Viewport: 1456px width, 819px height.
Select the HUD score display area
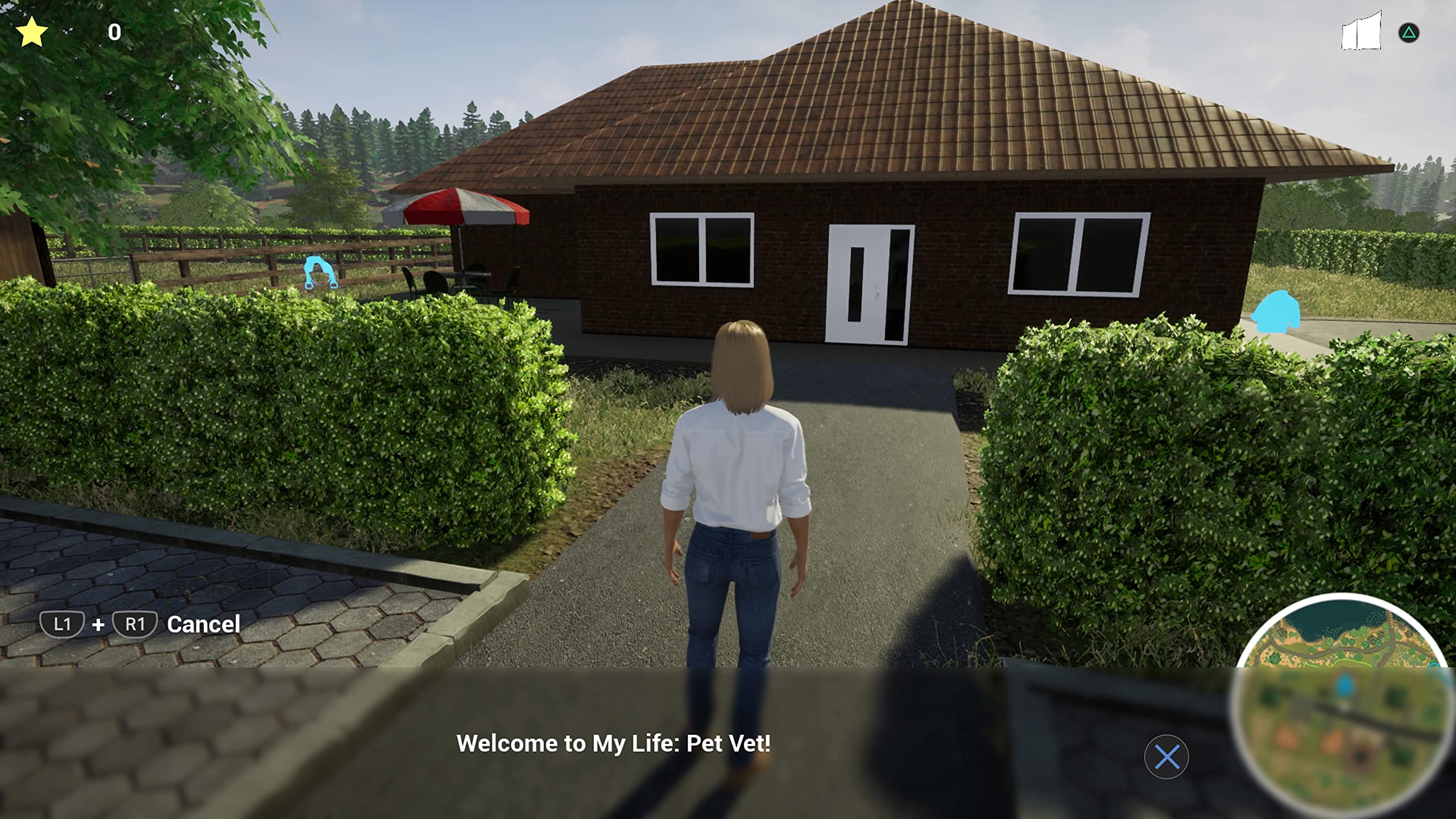coord(74,32)
